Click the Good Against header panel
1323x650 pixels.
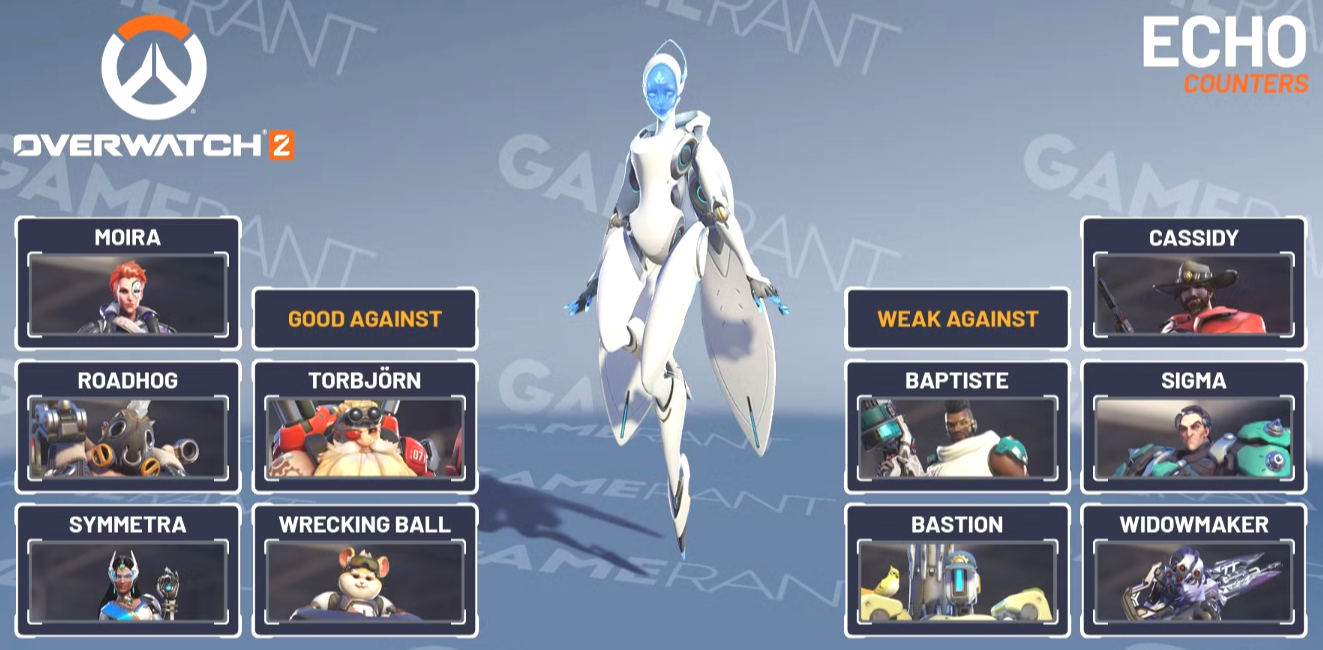[x=365, y=319]
